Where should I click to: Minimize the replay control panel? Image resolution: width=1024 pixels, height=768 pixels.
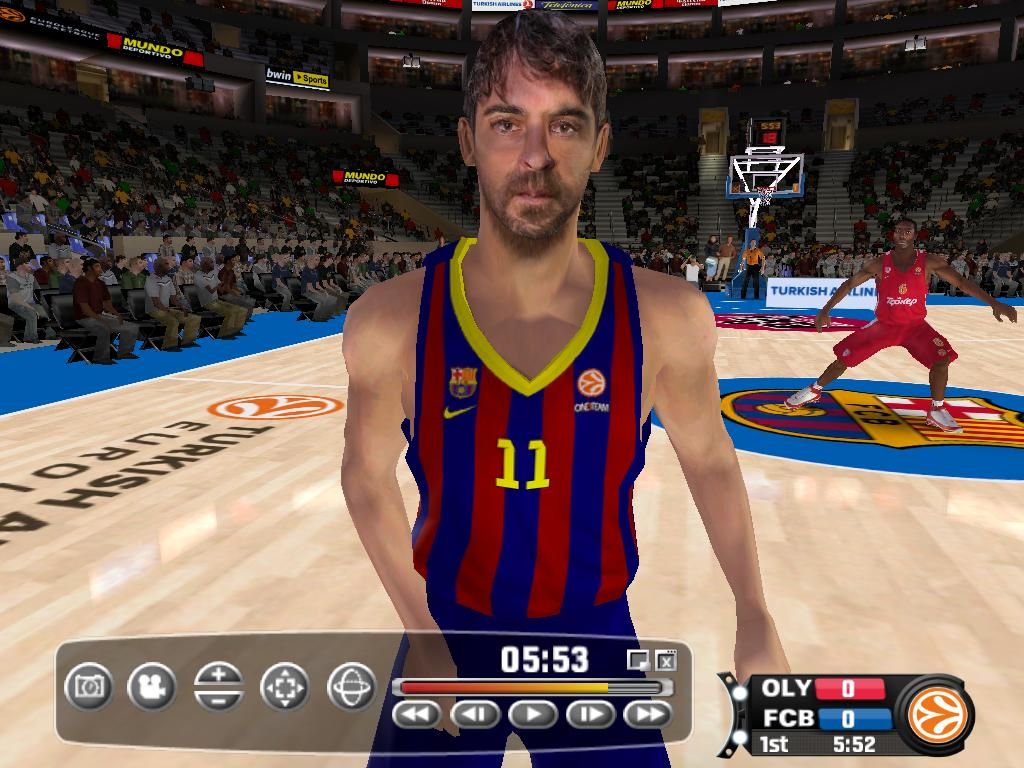pos(638,660)
